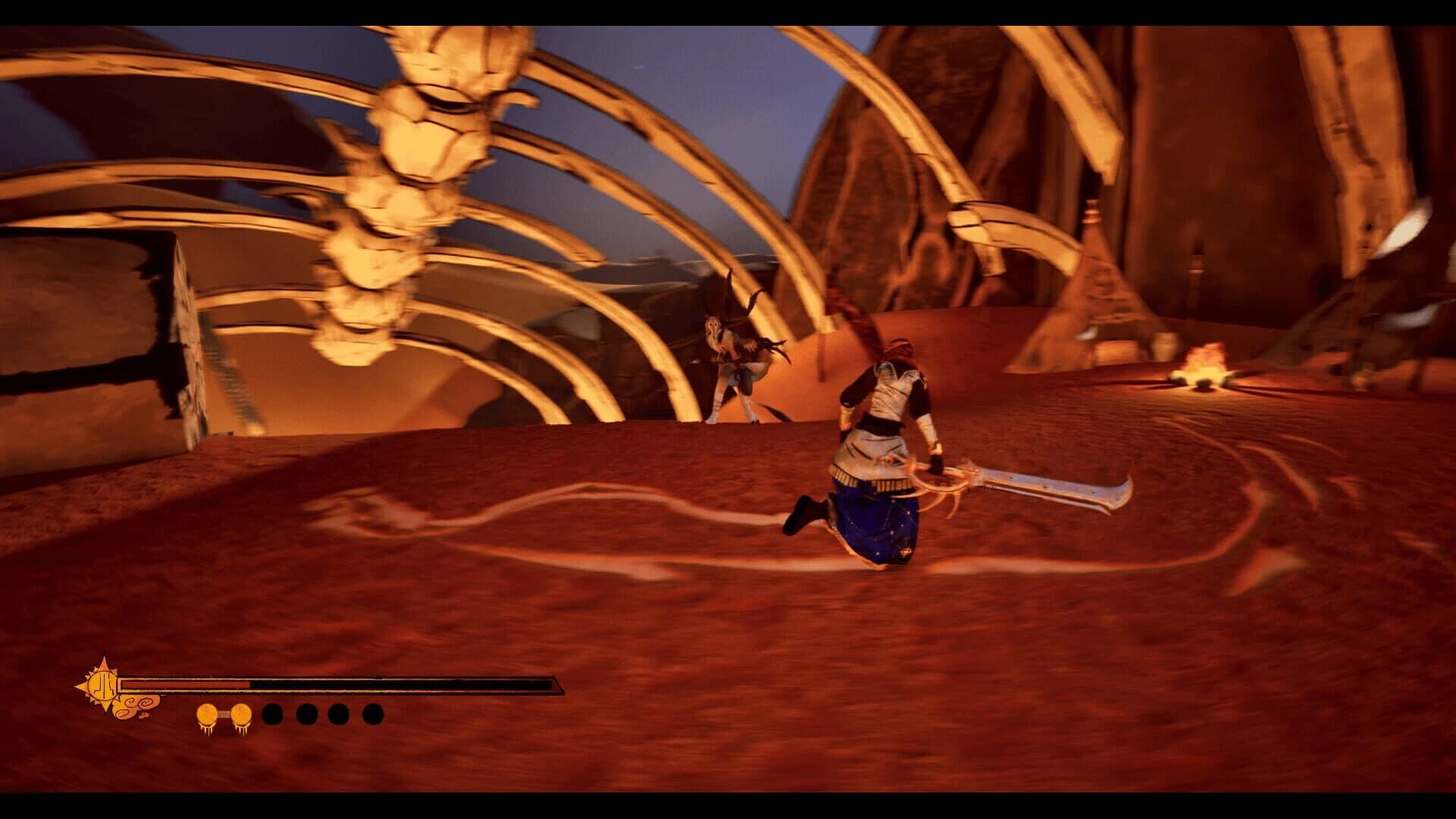Select the first golden ability orb

206,713
